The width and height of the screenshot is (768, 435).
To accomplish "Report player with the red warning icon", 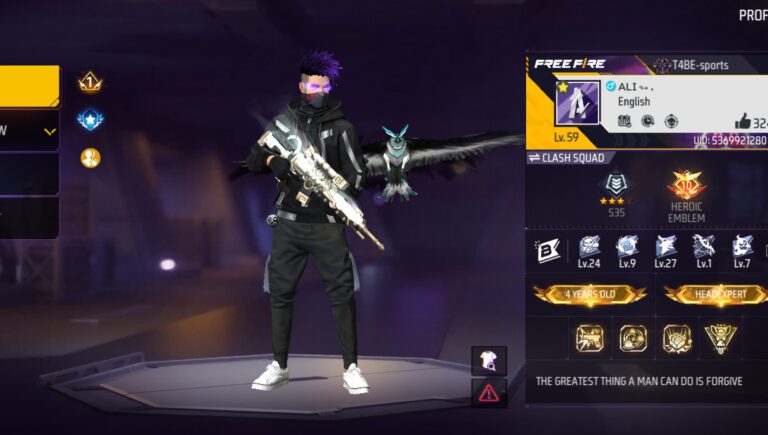I will point(489,392).
